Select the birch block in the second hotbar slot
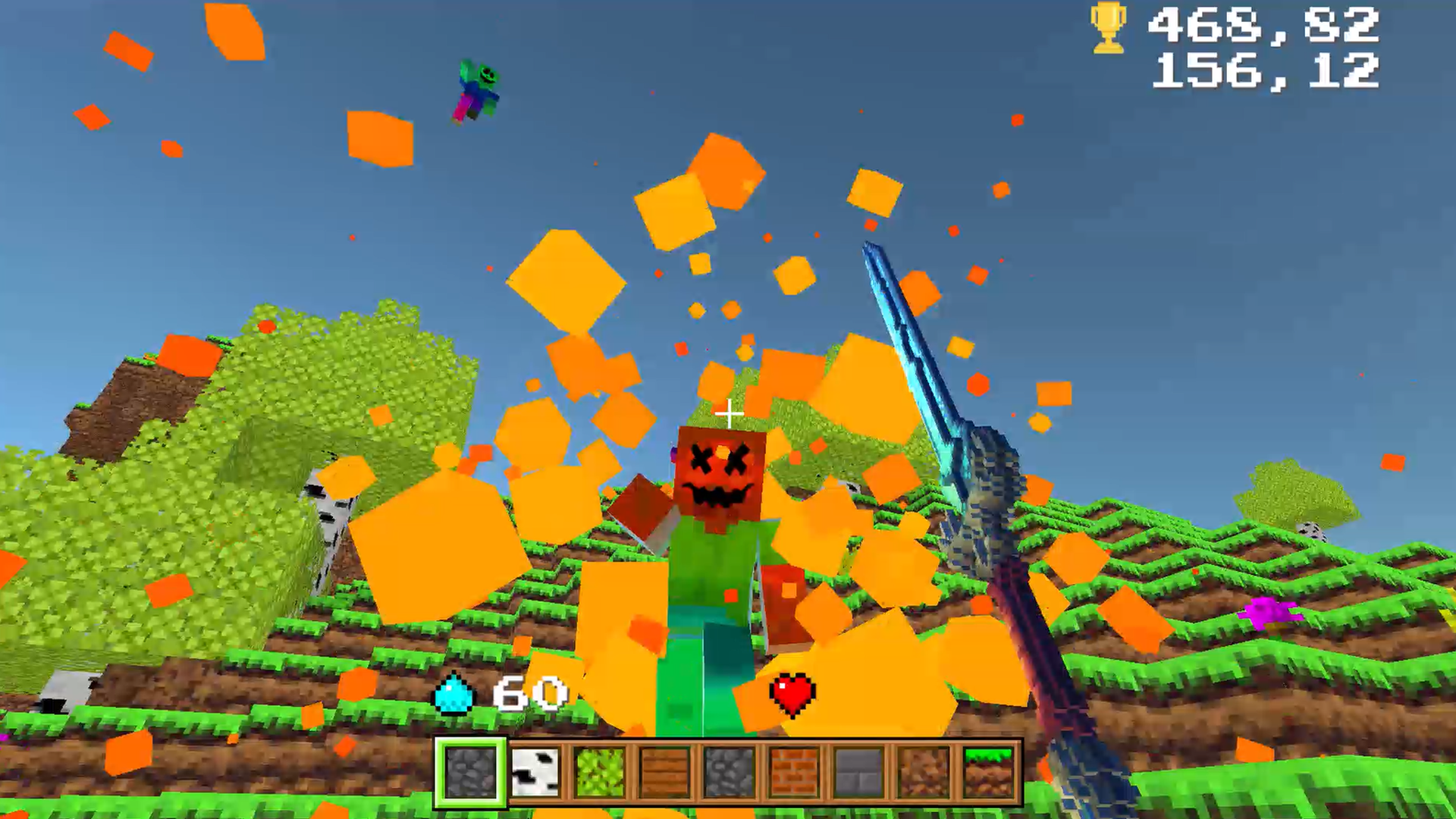 (533, 772)
